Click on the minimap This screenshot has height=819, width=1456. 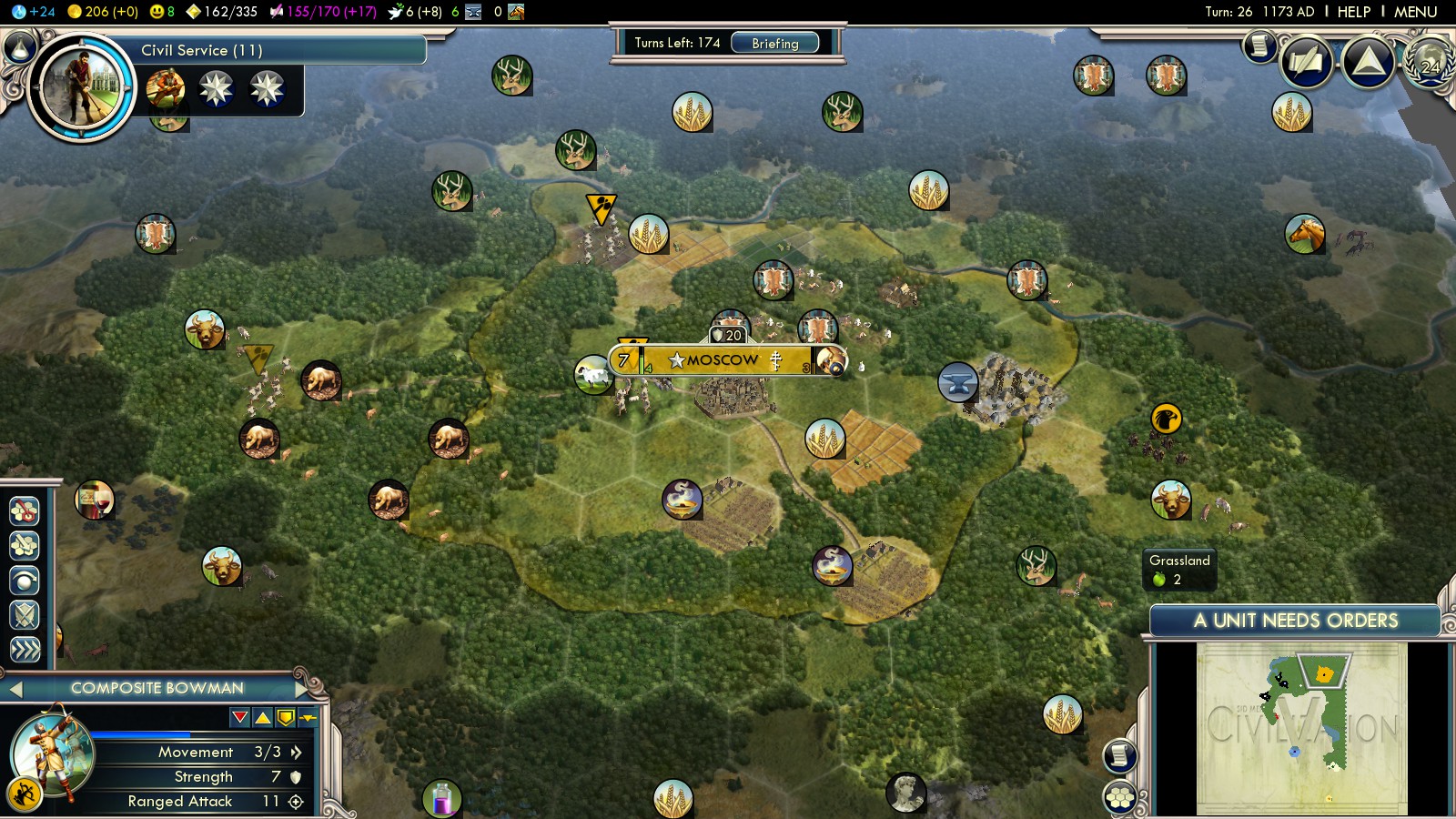click(1301, 728)
